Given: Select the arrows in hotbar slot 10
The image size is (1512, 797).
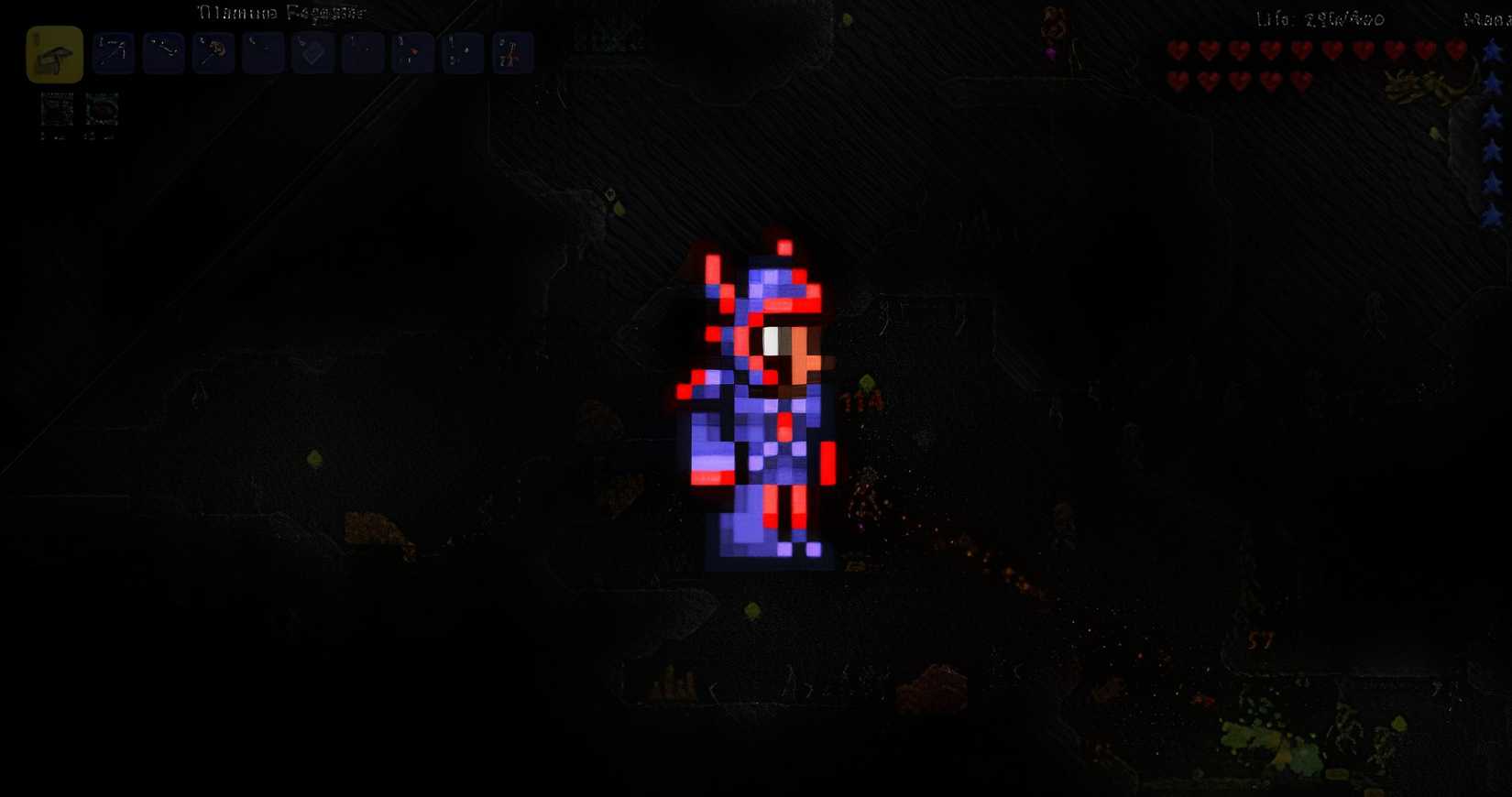Looking at the screenshot, I should 511,52.
